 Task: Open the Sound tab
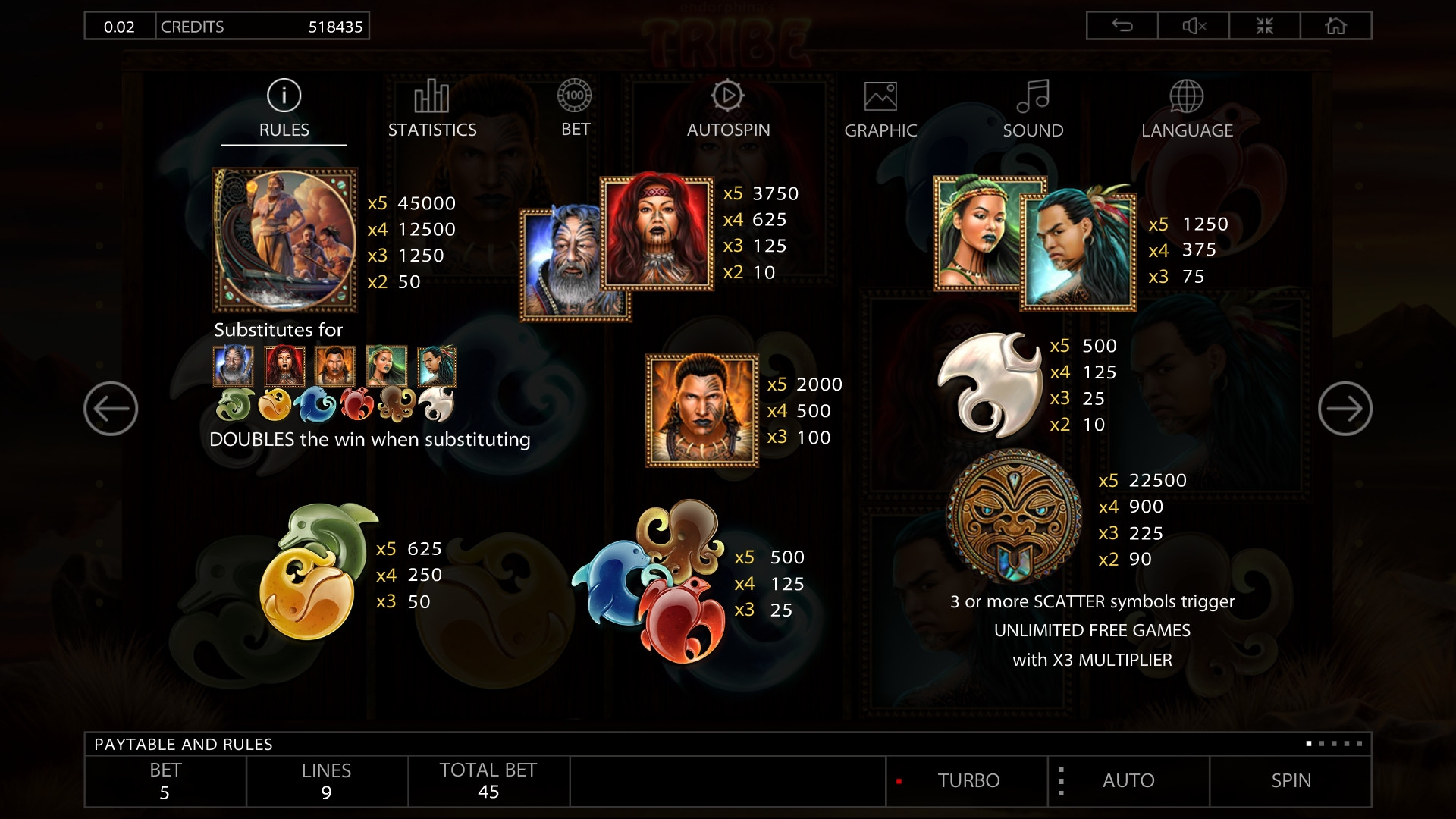click(1033, 110)
